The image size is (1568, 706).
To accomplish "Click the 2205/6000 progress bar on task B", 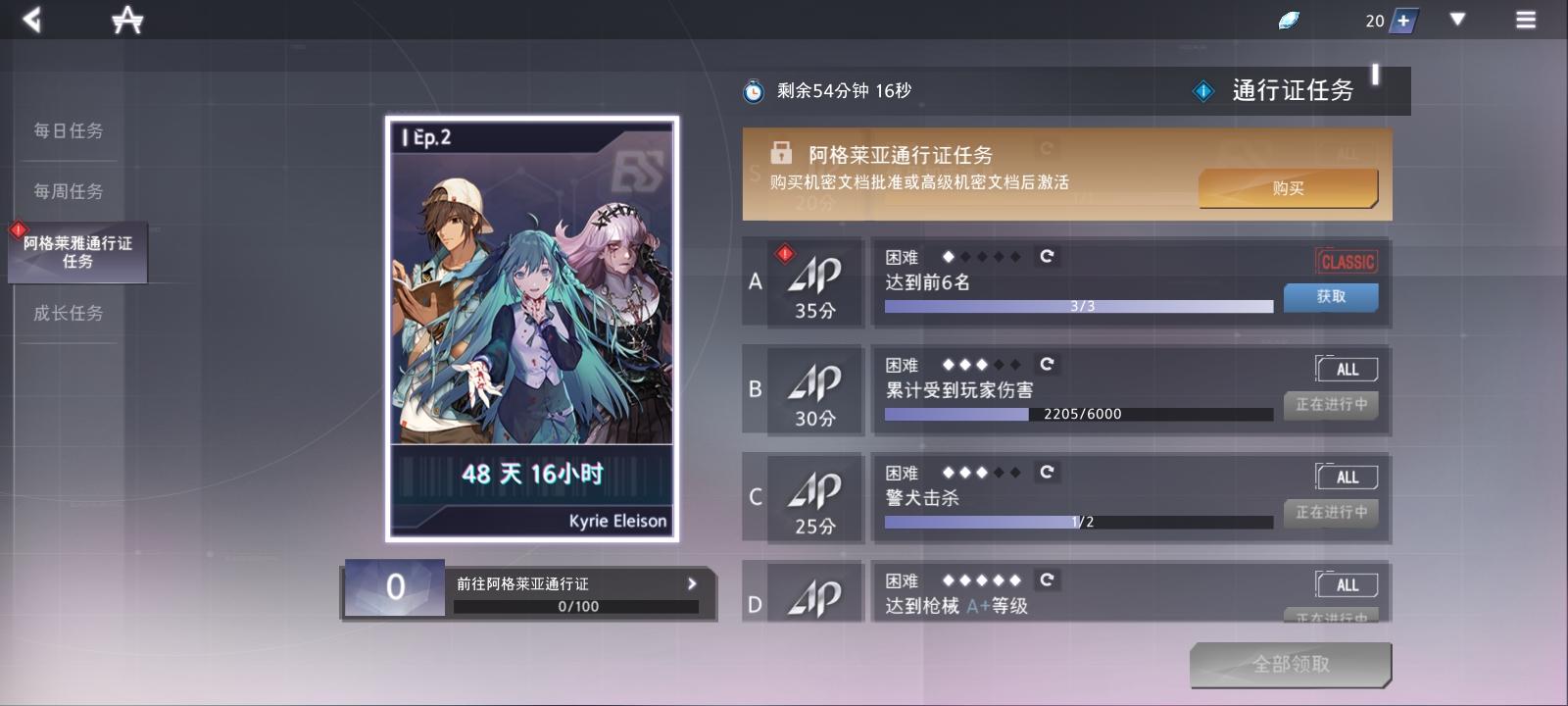I will tap(1076, 415).
